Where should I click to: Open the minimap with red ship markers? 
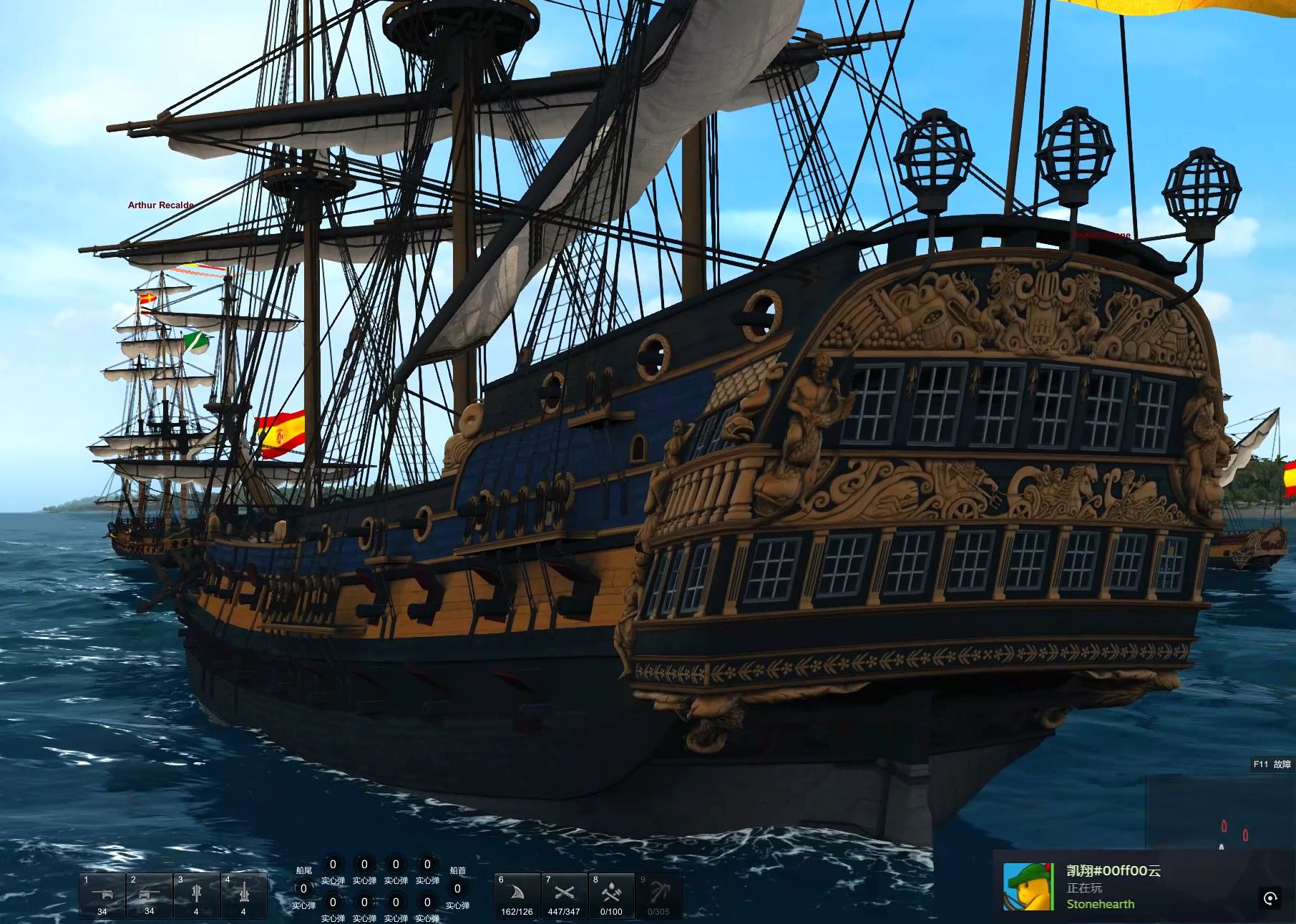1219,812
